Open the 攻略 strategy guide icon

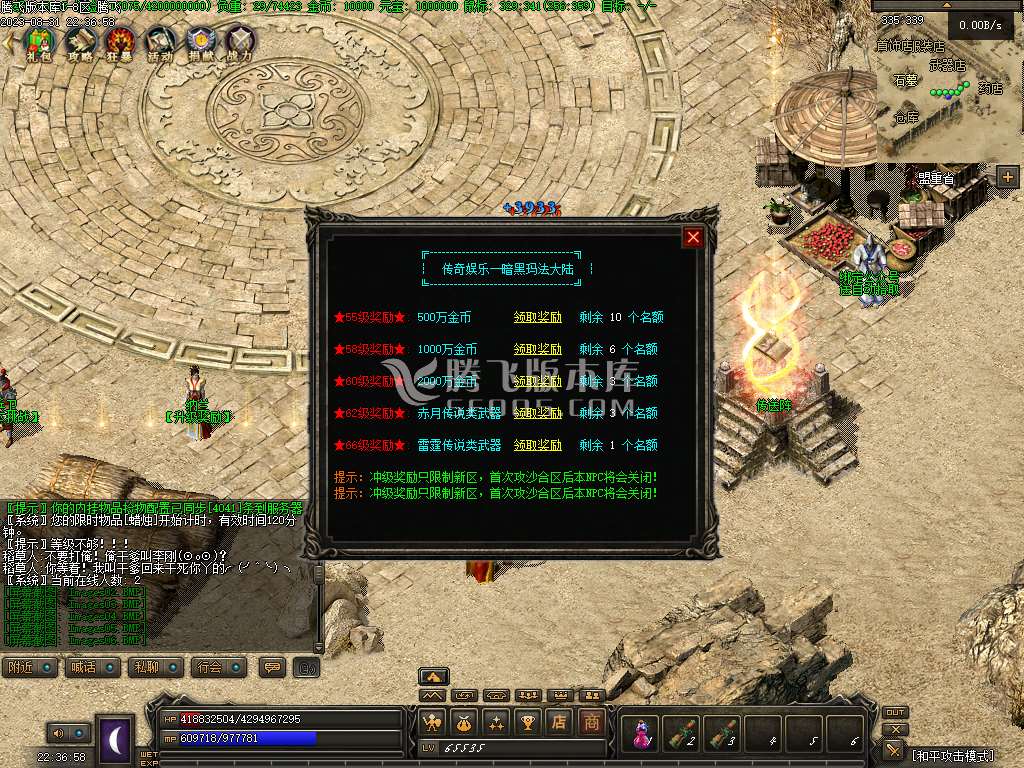click(x=80, y=42)
